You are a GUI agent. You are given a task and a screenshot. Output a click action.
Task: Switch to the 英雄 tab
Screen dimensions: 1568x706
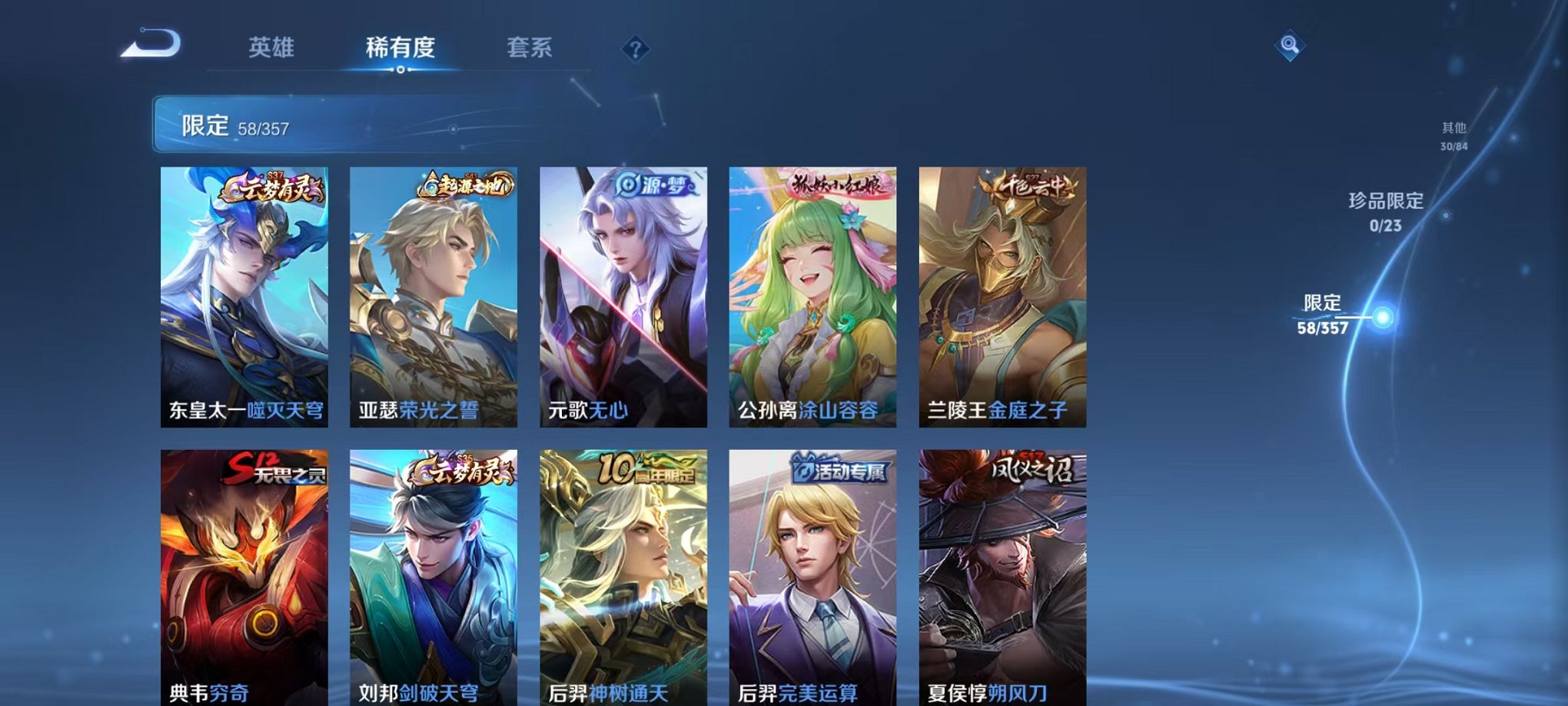click(273, 46)
